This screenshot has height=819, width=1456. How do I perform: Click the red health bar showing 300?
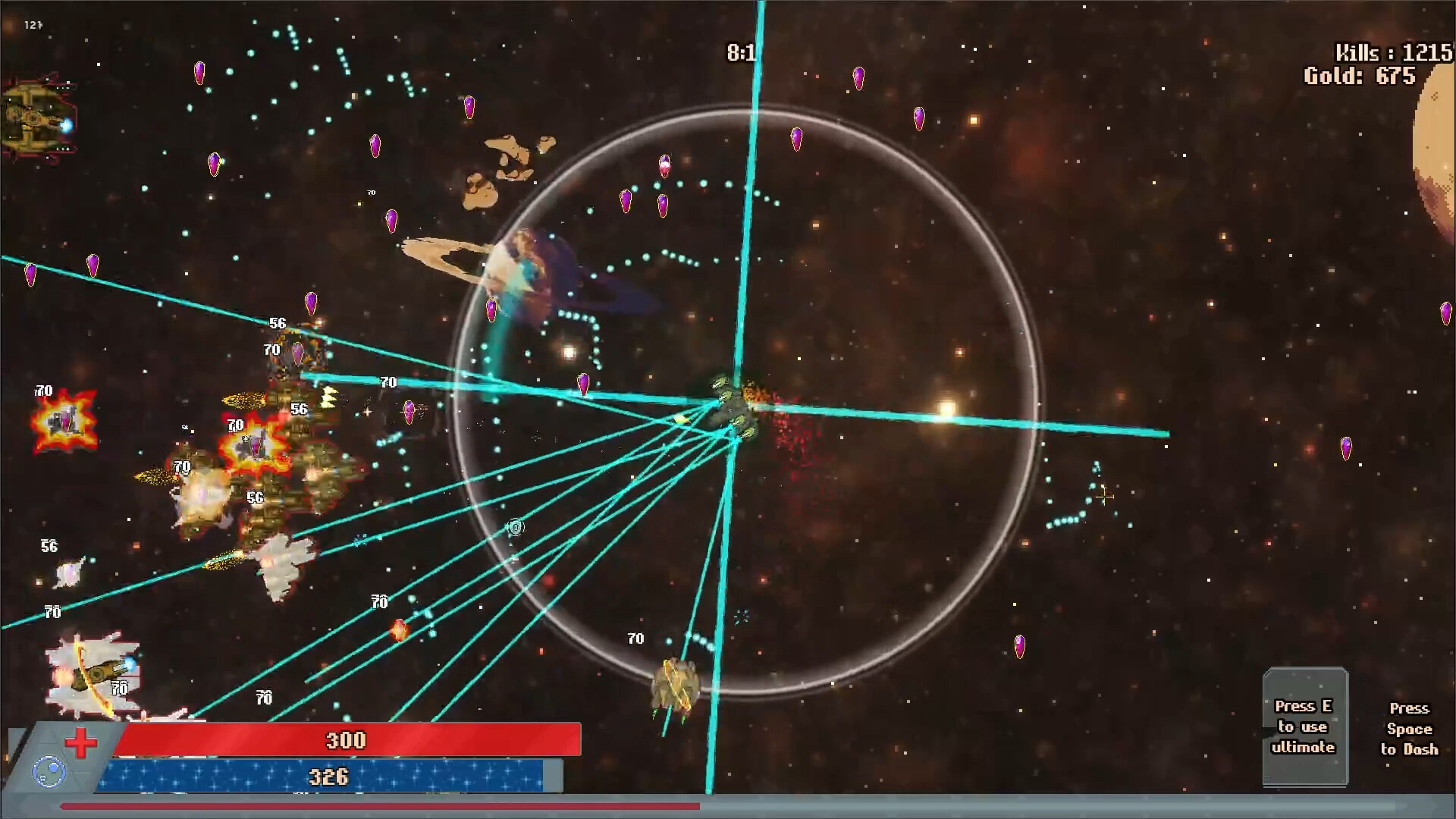tap(343, 740)
